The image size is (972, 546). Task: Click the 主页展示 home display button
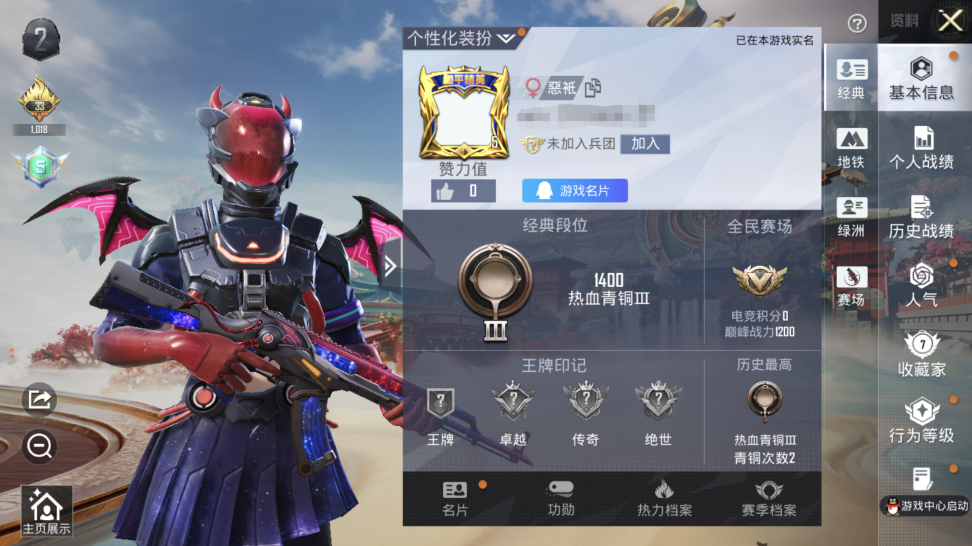click(47, 511)
